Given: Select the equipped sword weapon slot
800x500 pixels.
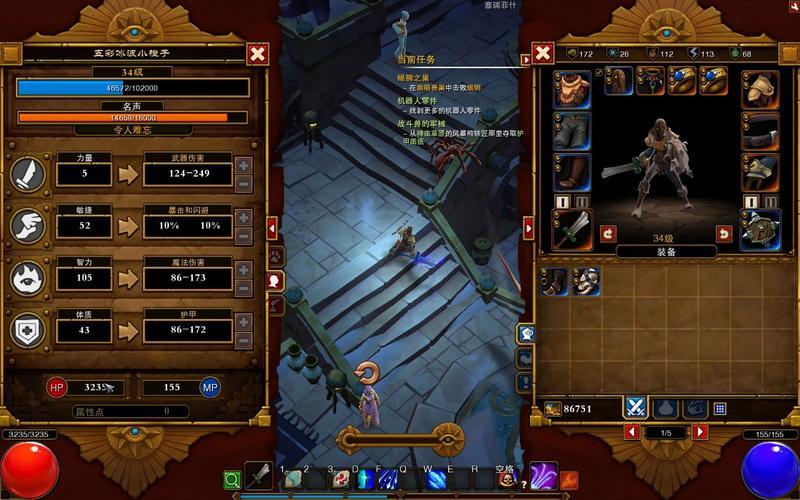Looking at the screenshot, I should coord(572,229).
